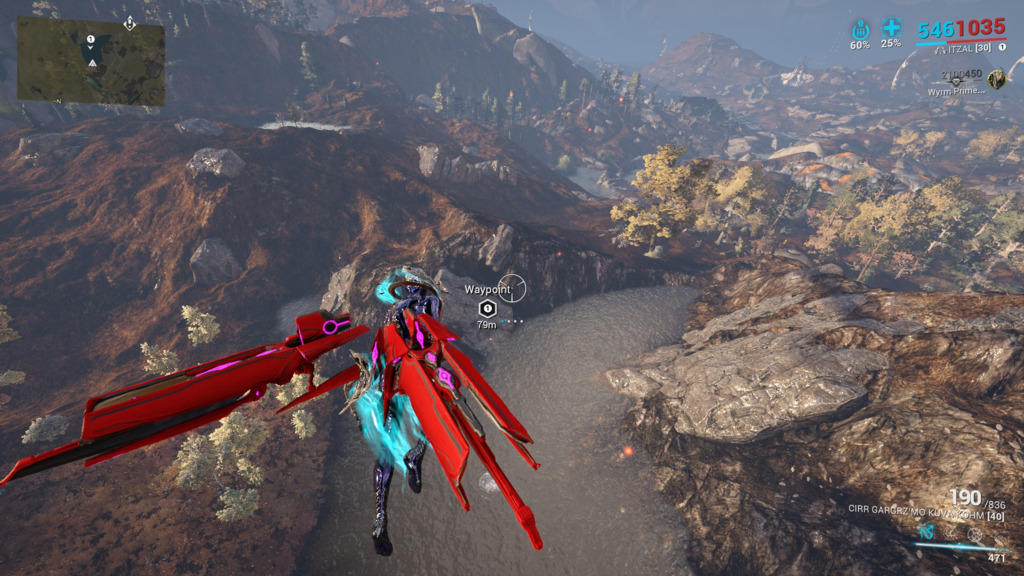1024x576 pixels.
Task: Select the diamond marker on the minimap edge
Action: click(129, 22)
